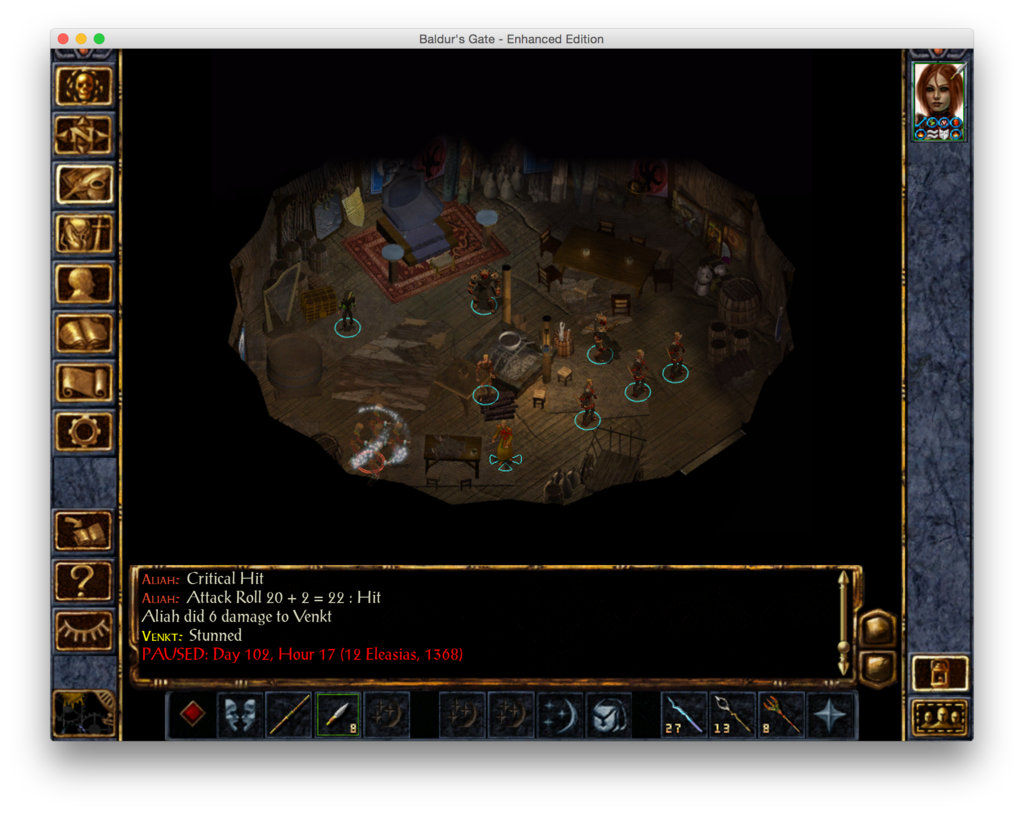Open game options with the gear icon
1024x813 pixels.
(x=84, y=431)
